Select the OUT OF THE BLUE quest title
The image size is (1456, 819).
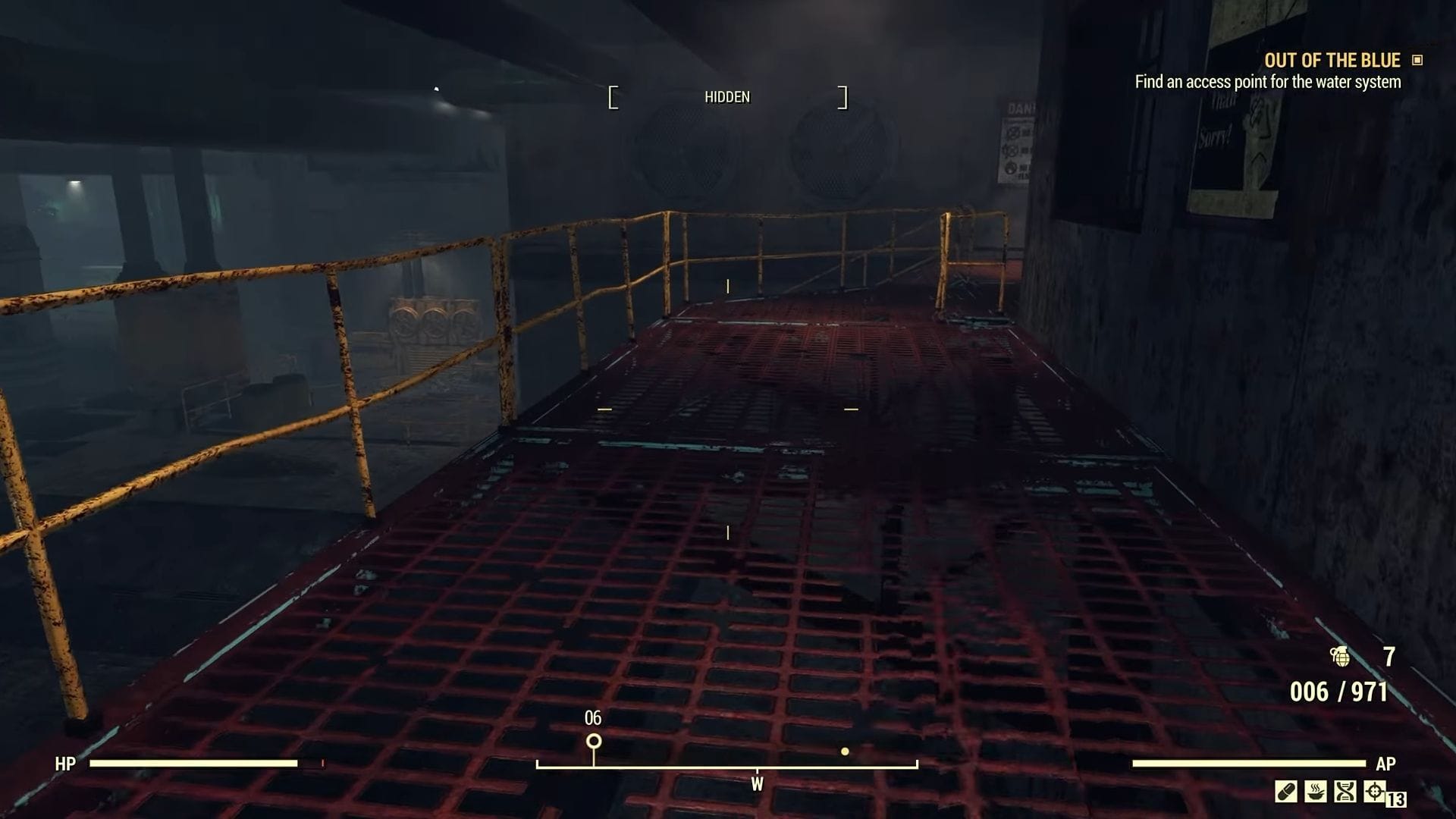coord(1332,60)
